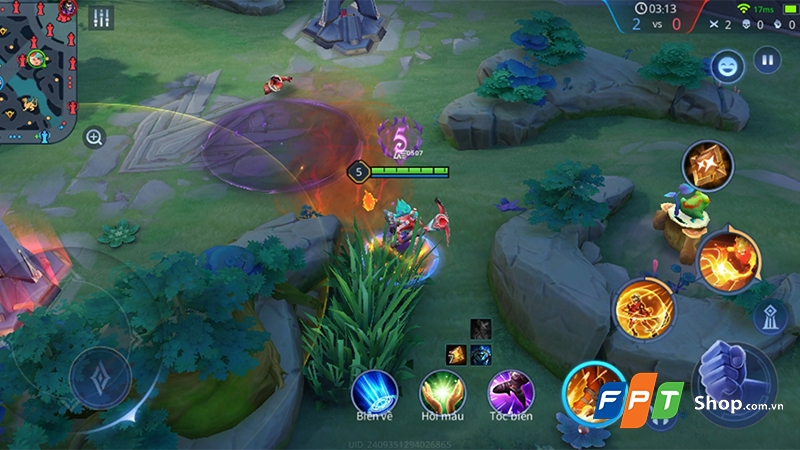Activate the golden crate skill icon

pos(707,165)
